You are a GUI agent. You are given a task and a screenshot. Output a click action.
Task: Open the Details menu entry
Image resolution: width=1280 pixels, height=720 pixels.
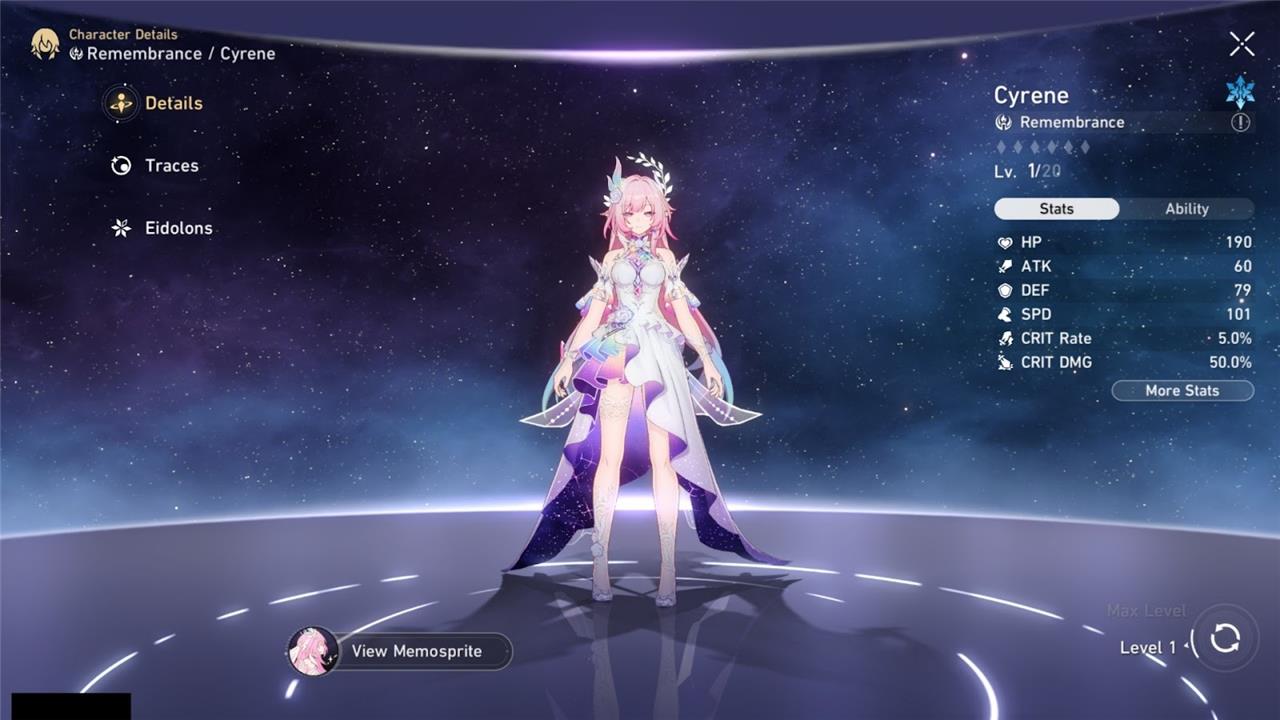click(x=156, y=103)
